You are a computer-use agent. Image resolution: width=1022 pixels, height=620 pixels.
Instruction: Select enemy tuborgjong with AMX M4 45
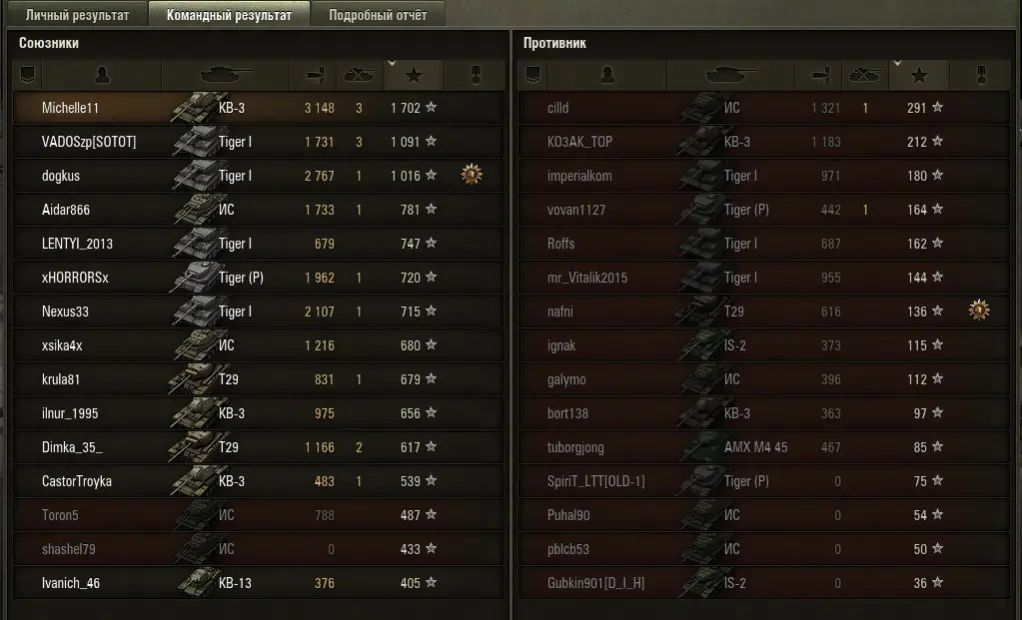[x=575, y=447]
